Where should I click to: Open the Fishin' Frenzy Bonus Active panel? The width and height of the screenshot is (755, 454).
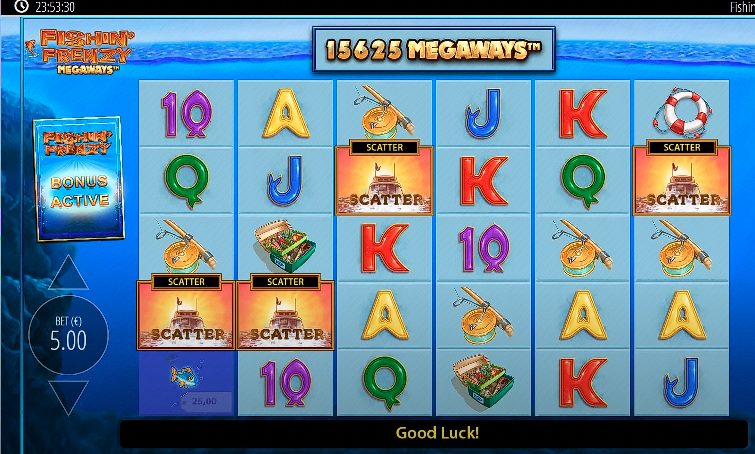(x=79, y=180)
